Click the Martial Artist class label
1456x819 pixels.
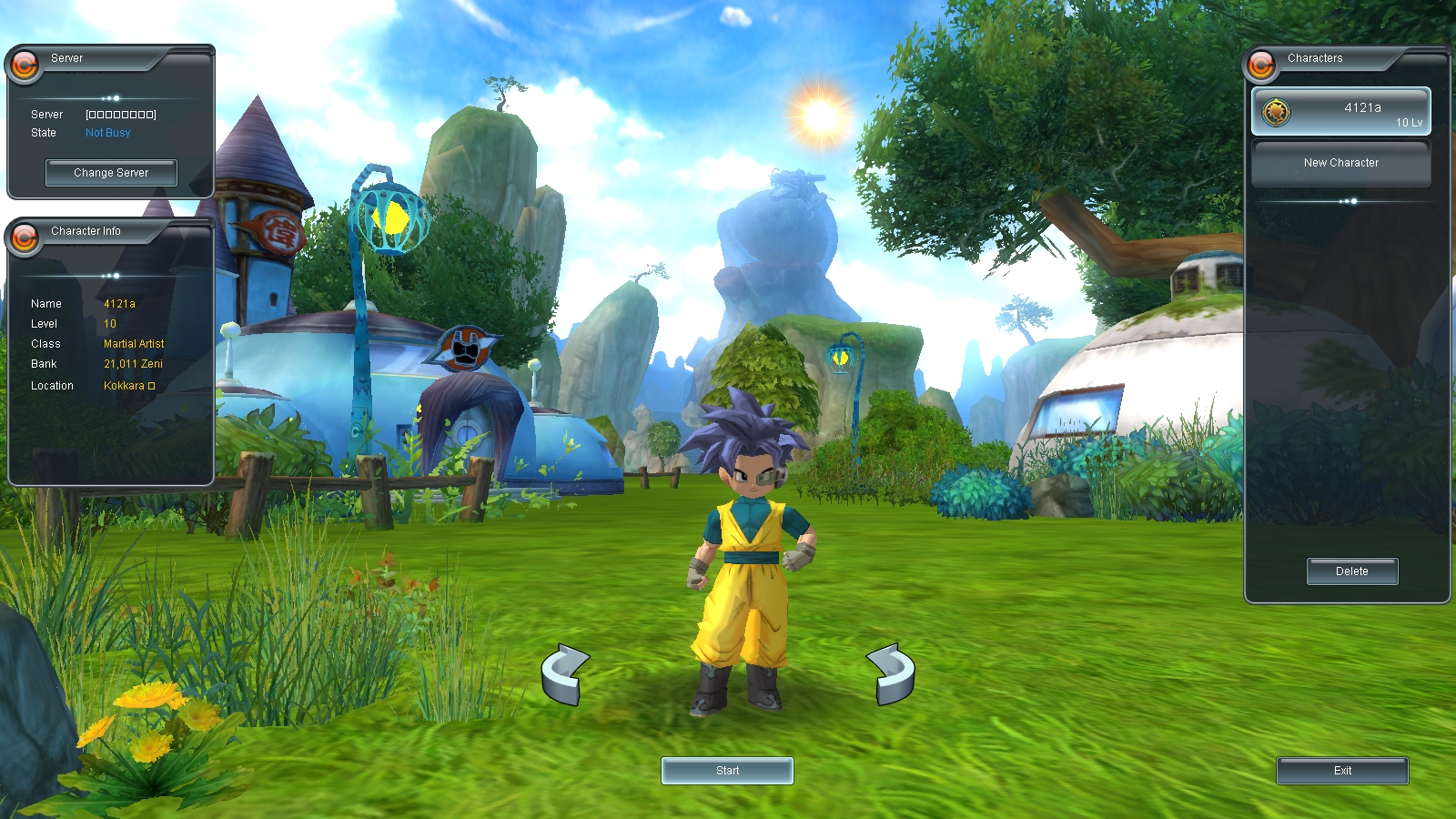pos(134,344)
